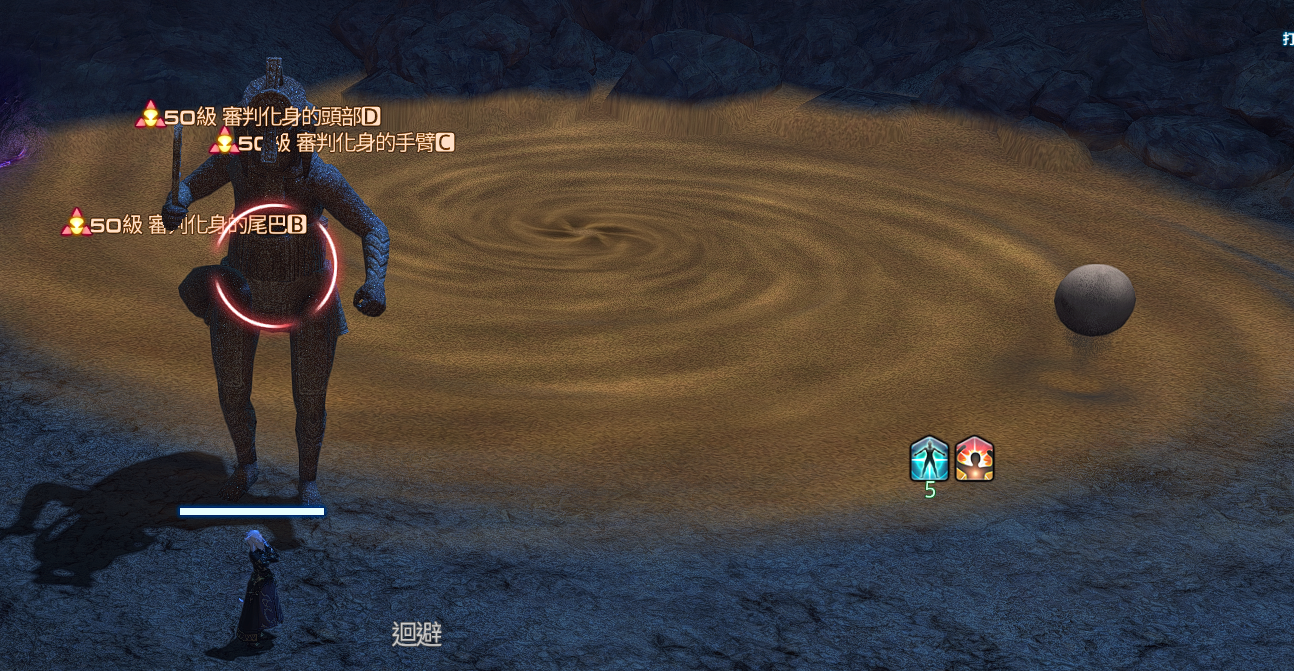Select the teal figure status icon

[x=929, y=459]
